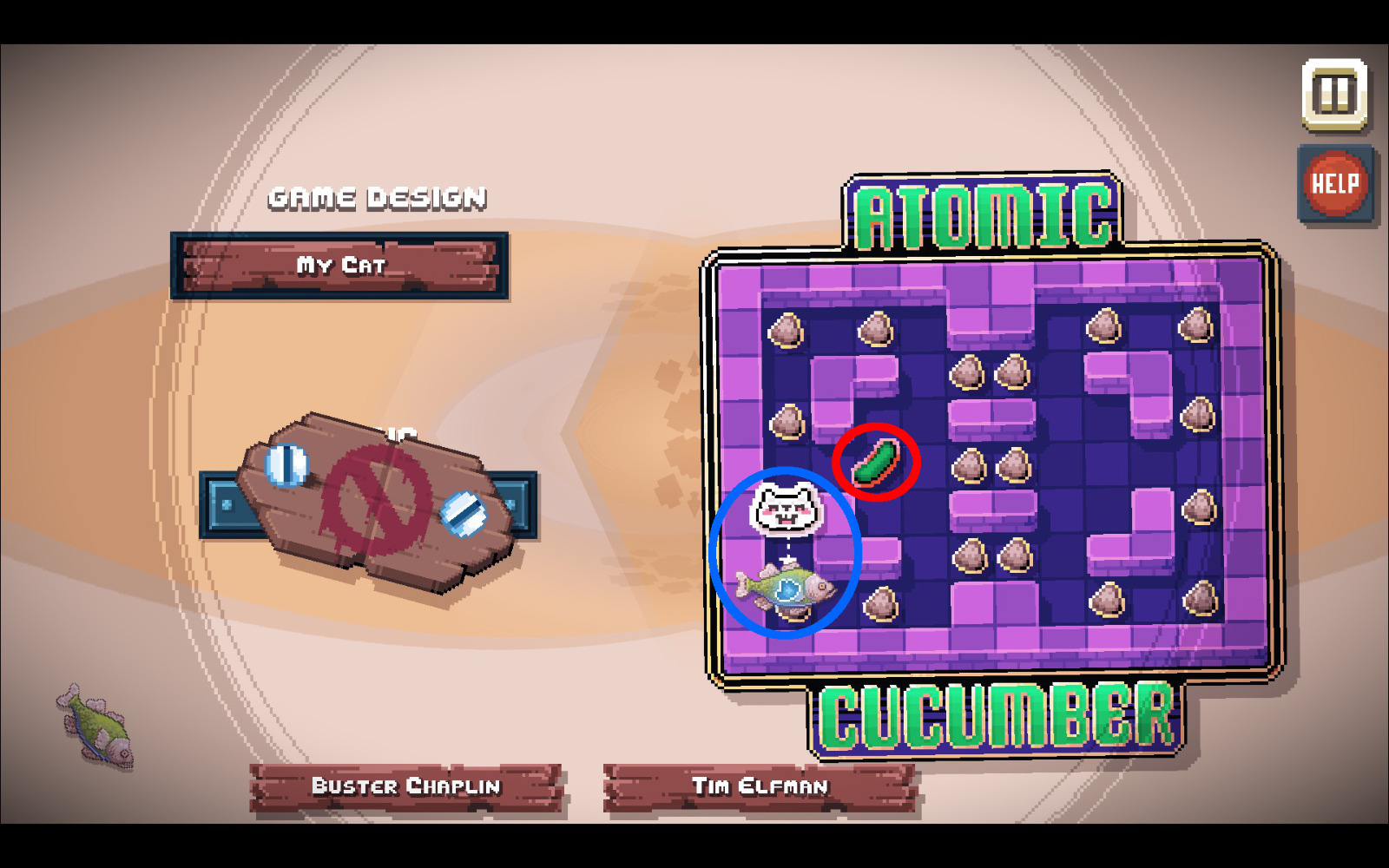Click the GAME DESIGN heading
The width and height of the screenshot is (1389, 868).
click(377, 198)
